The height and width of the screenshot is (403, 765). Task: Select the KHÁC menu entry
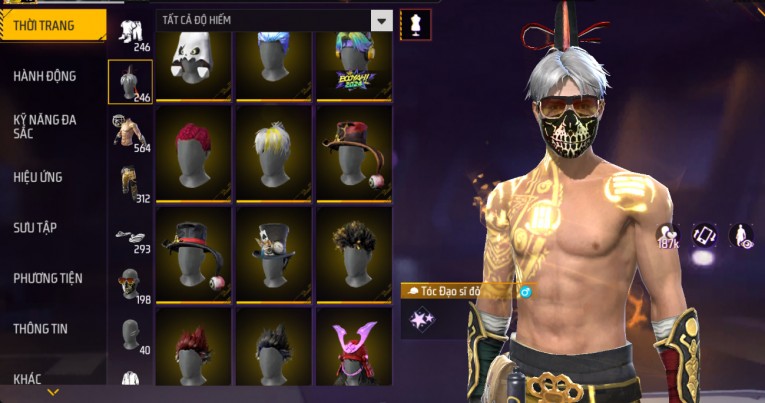pyautogui.click(x=28, y=378)
